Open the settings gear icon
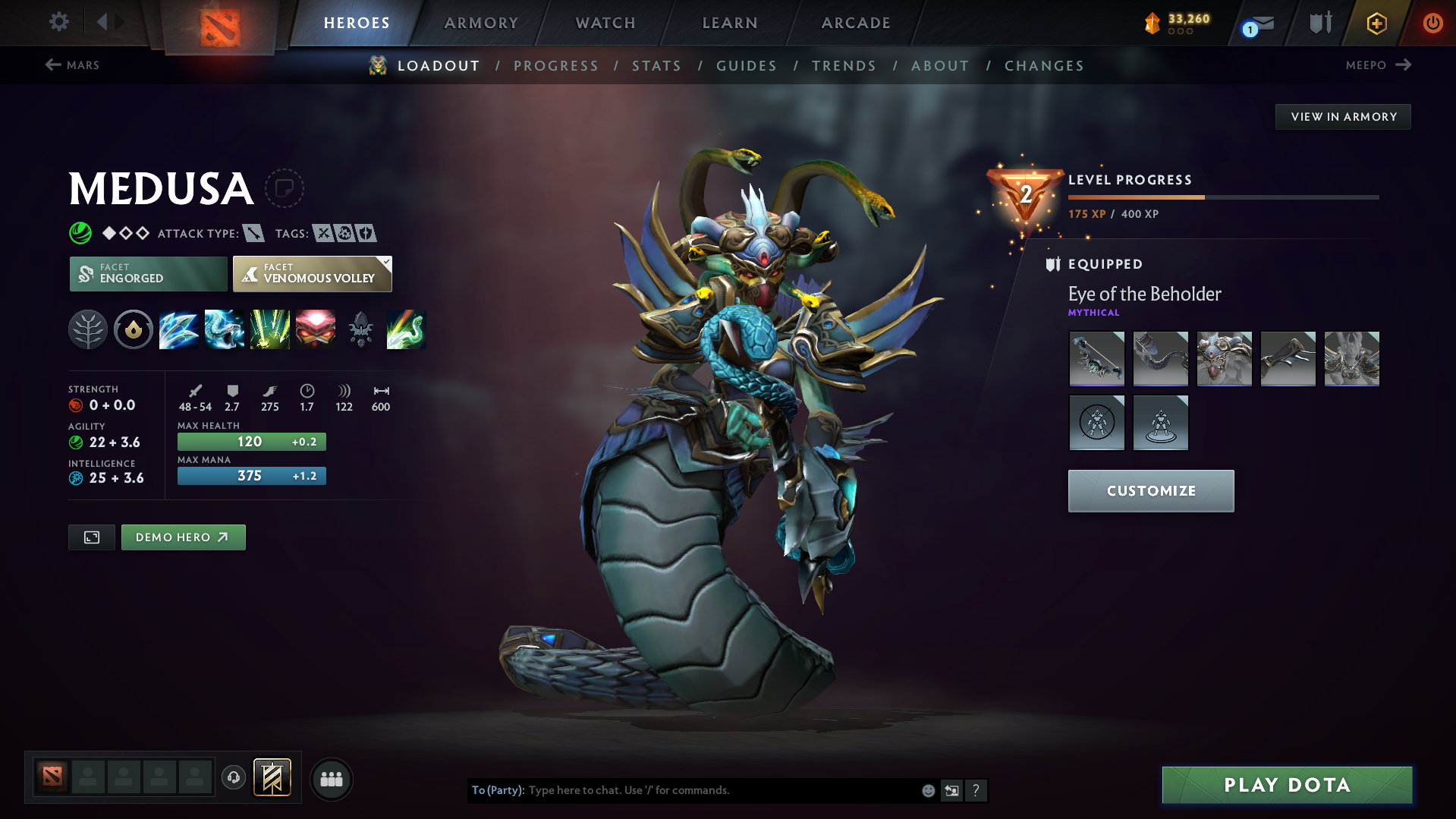The image size is (1456, 819). (59, 23)
